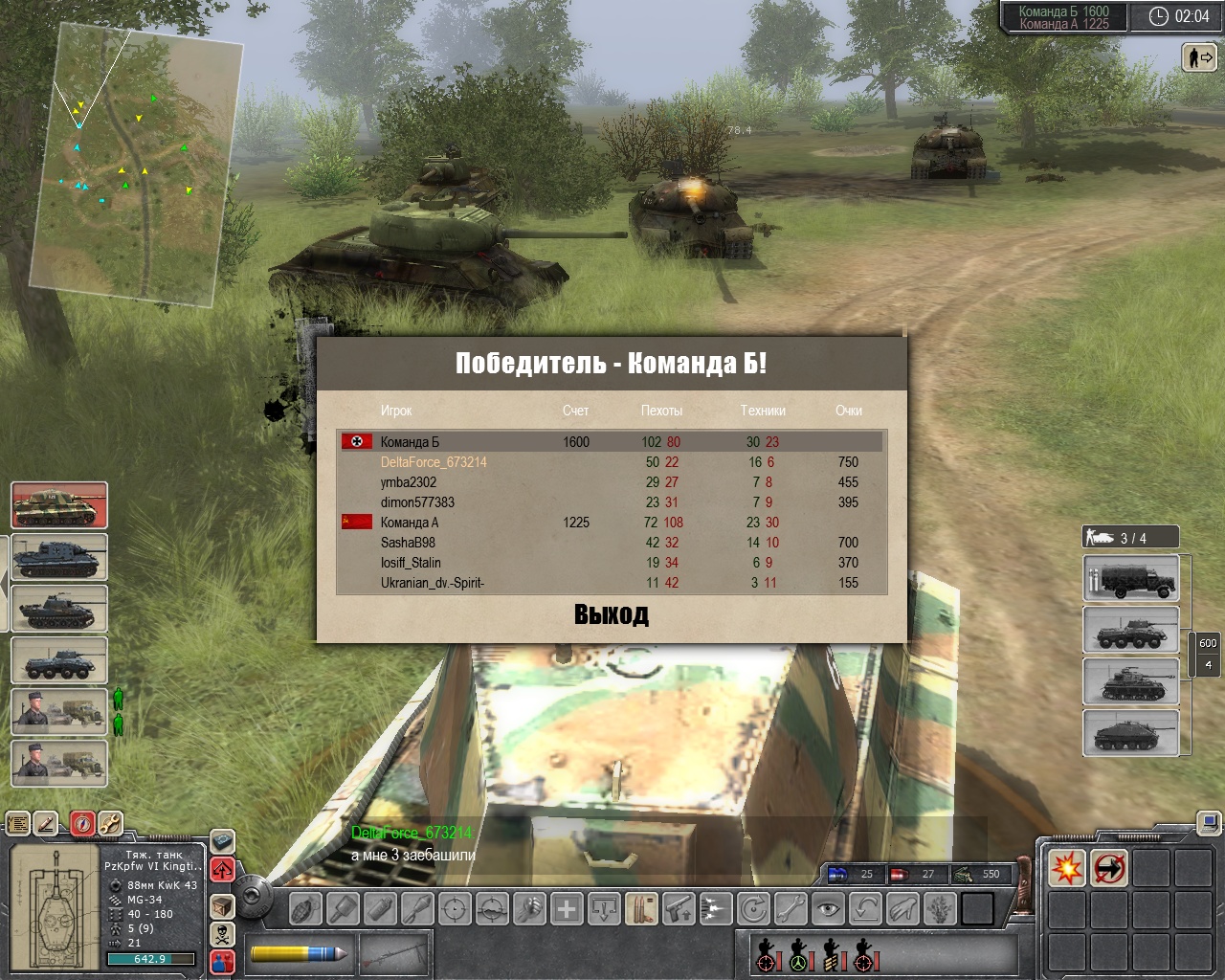Click the soldier exit icon top right
The width and height of the screenshot is (1225, 980).
pyautogui.click(x=1199, y=58)
